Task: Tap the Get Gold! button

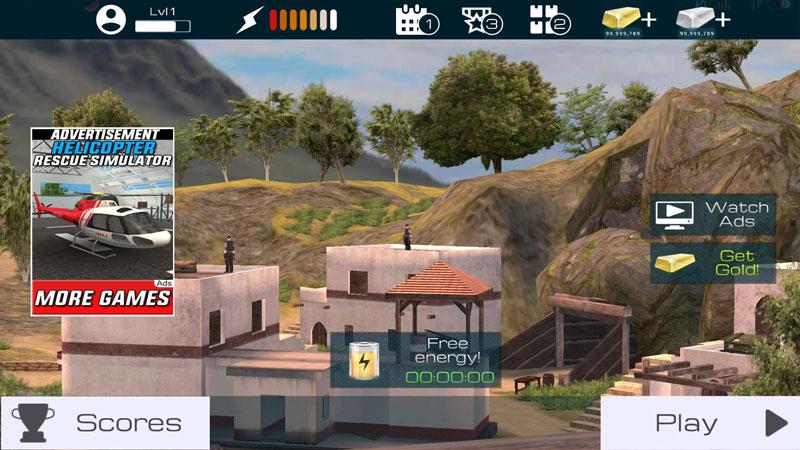Action: coord(713,263)
